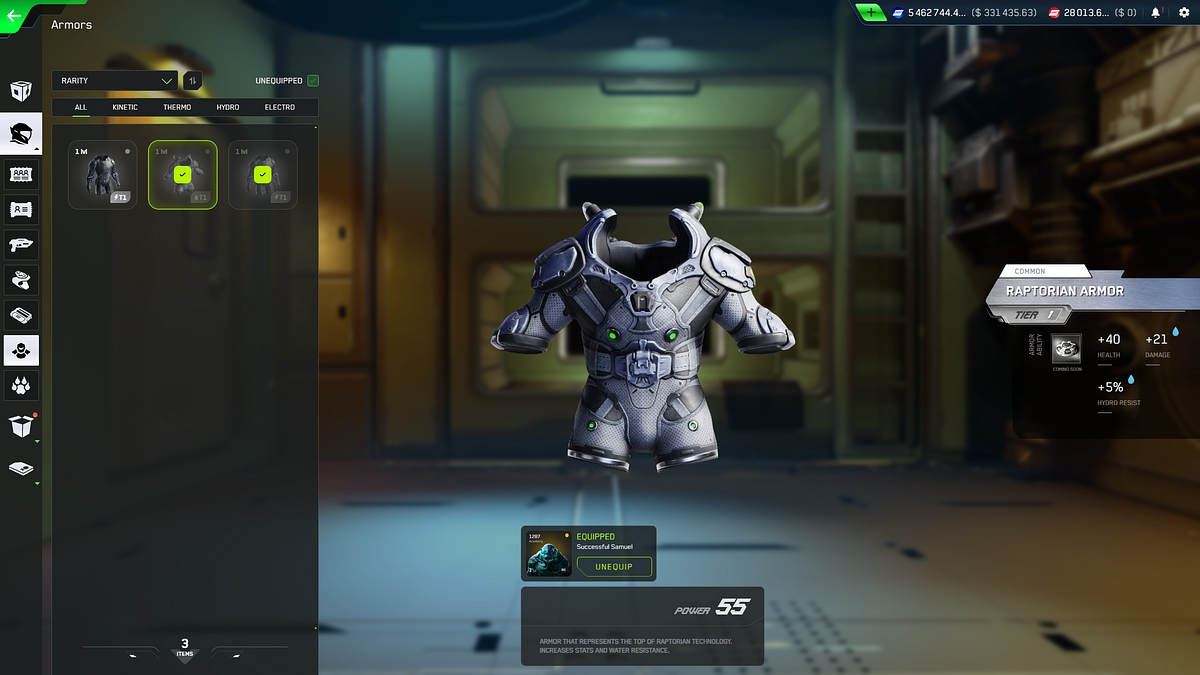Viewport: 1200px width, 675px height.
Task: Select the unchecked dark armor card
Action: 102,175
